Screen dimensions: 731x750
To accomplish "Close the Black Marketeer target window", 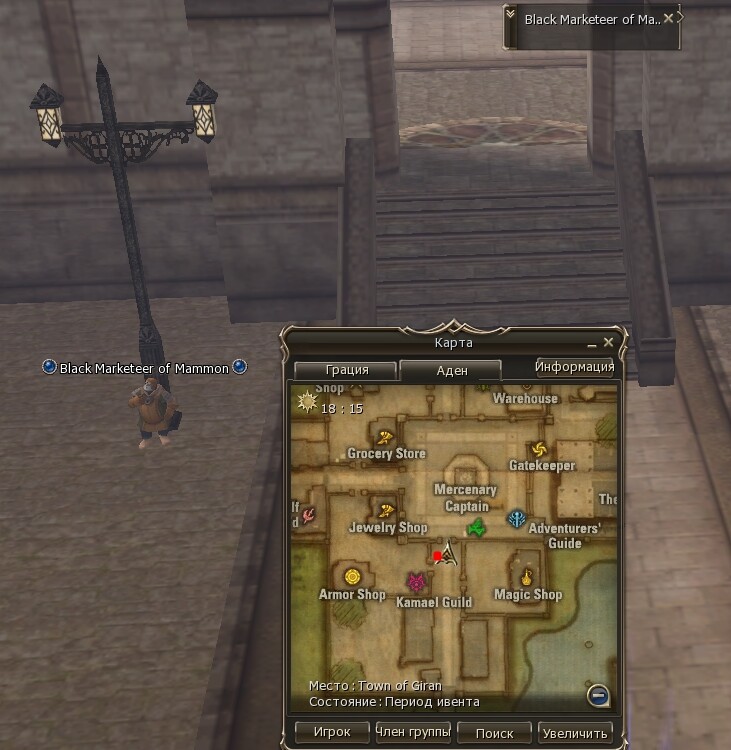I will [x=668, y=18].
